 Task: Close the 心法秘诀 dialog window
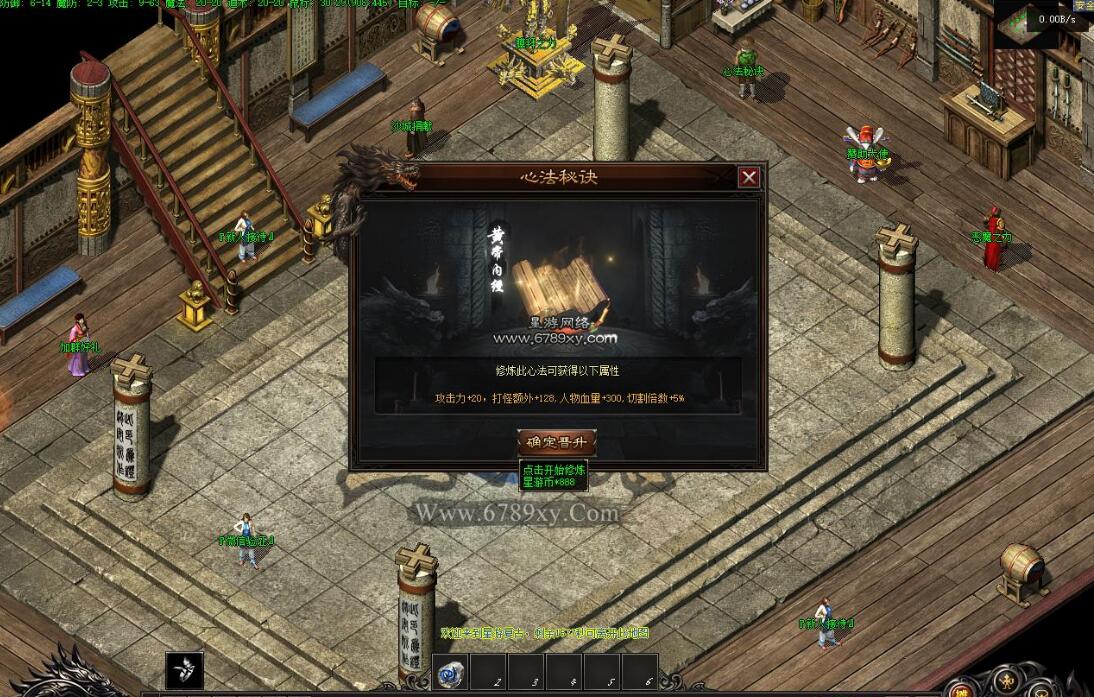[749, 178]
